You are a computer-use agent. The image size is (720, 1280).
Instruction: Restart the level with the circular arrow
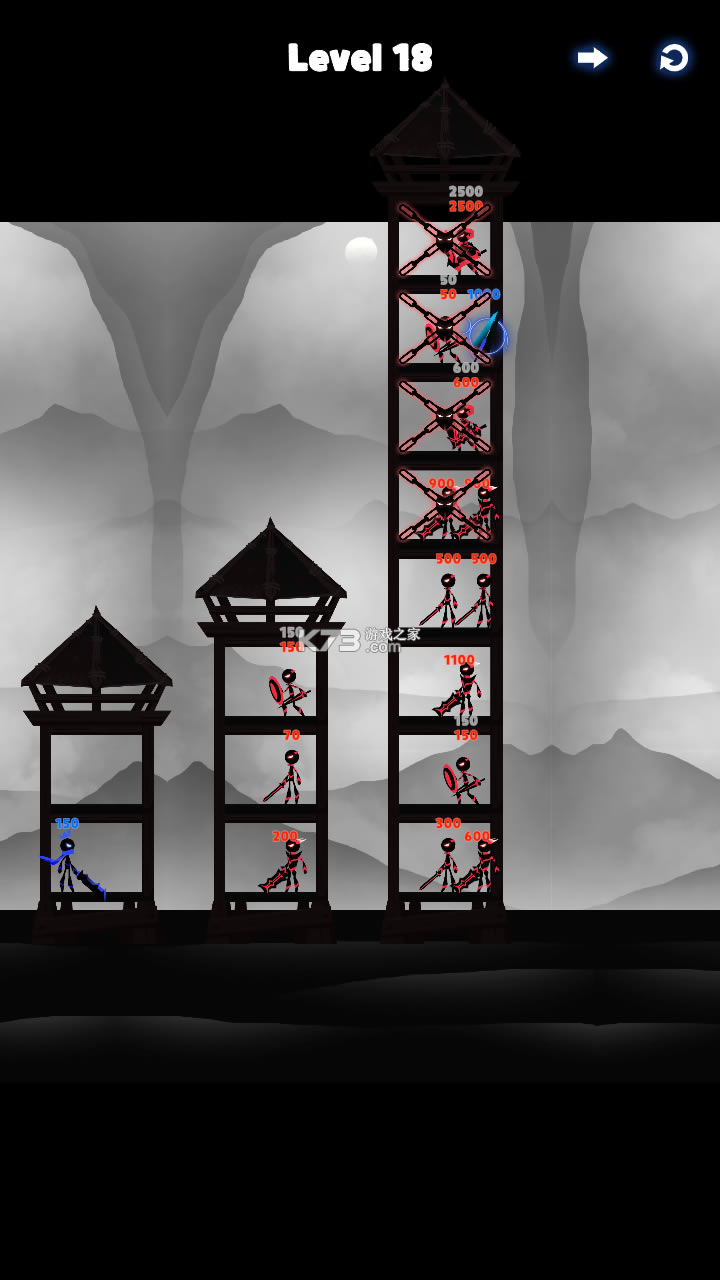[x=674, y=58]
